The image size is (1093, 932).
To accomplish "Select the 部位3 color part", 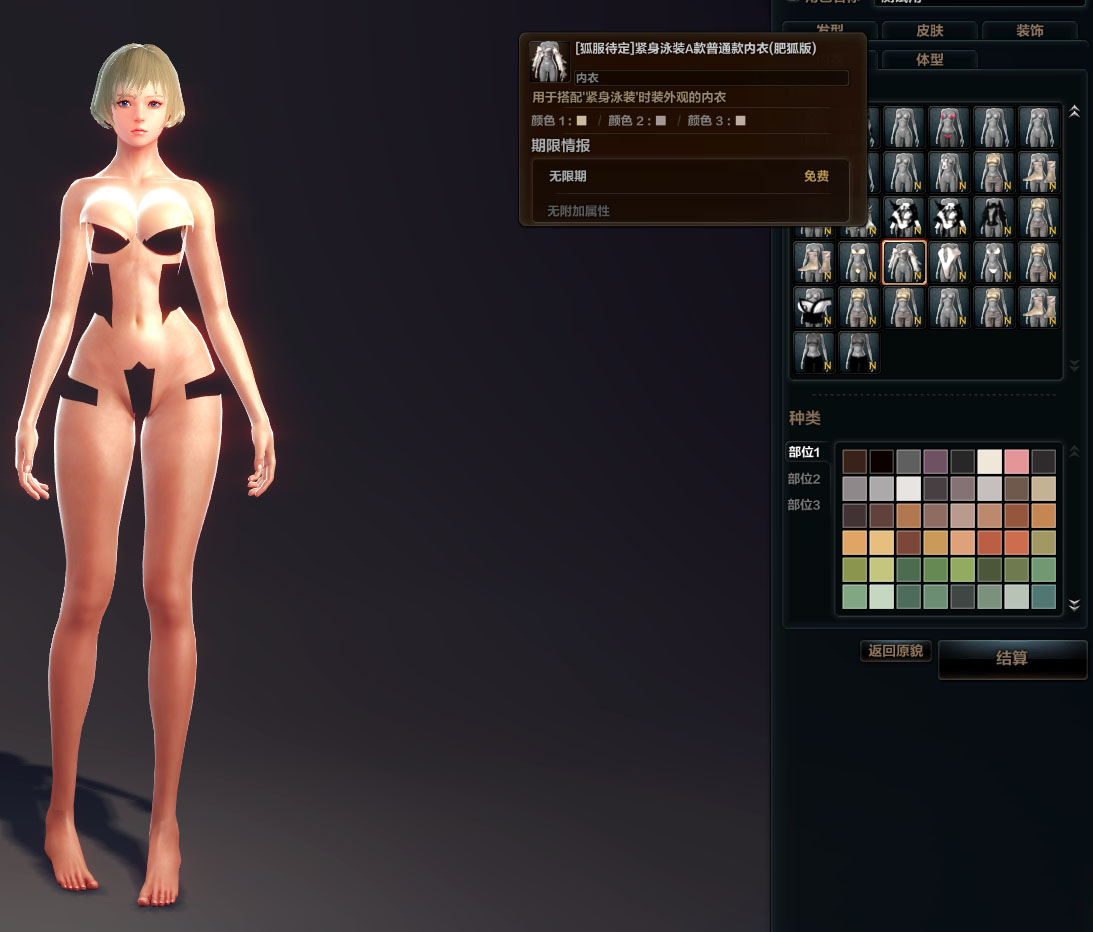I will point(804,505).
